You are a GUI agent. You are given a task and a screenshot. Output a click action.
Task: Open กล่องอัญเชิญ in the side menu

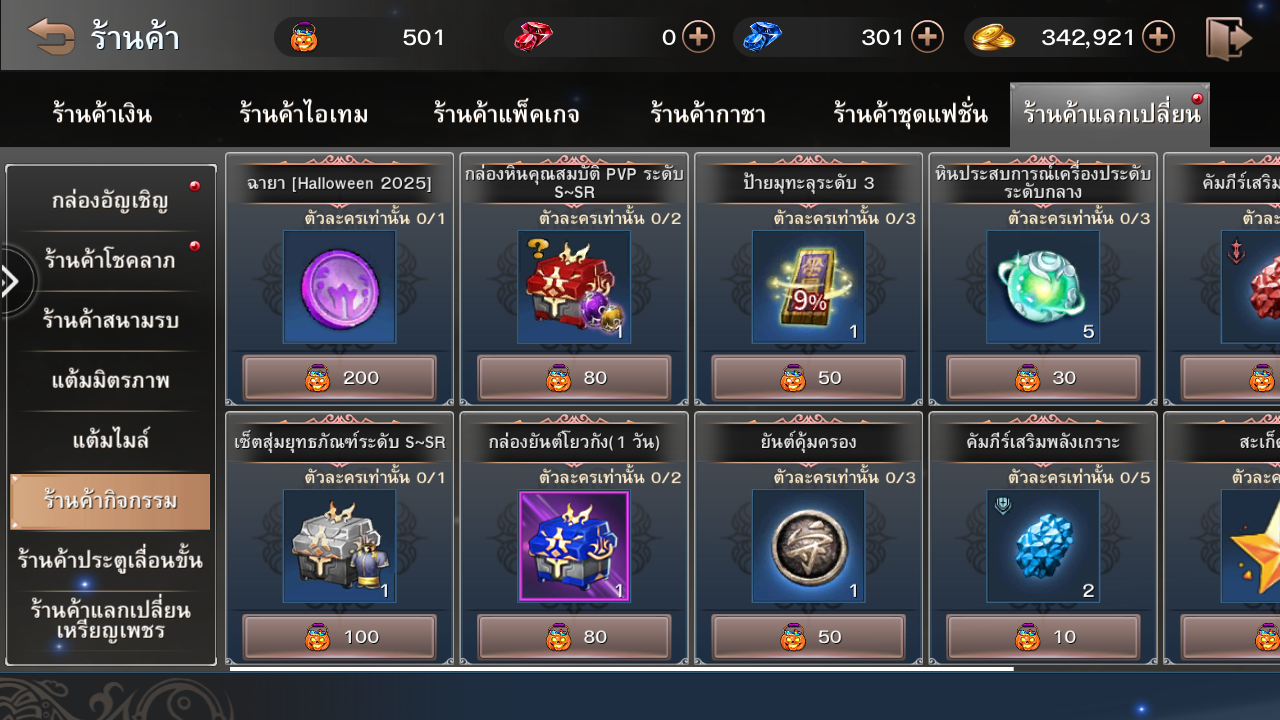(x=110, y=201)
